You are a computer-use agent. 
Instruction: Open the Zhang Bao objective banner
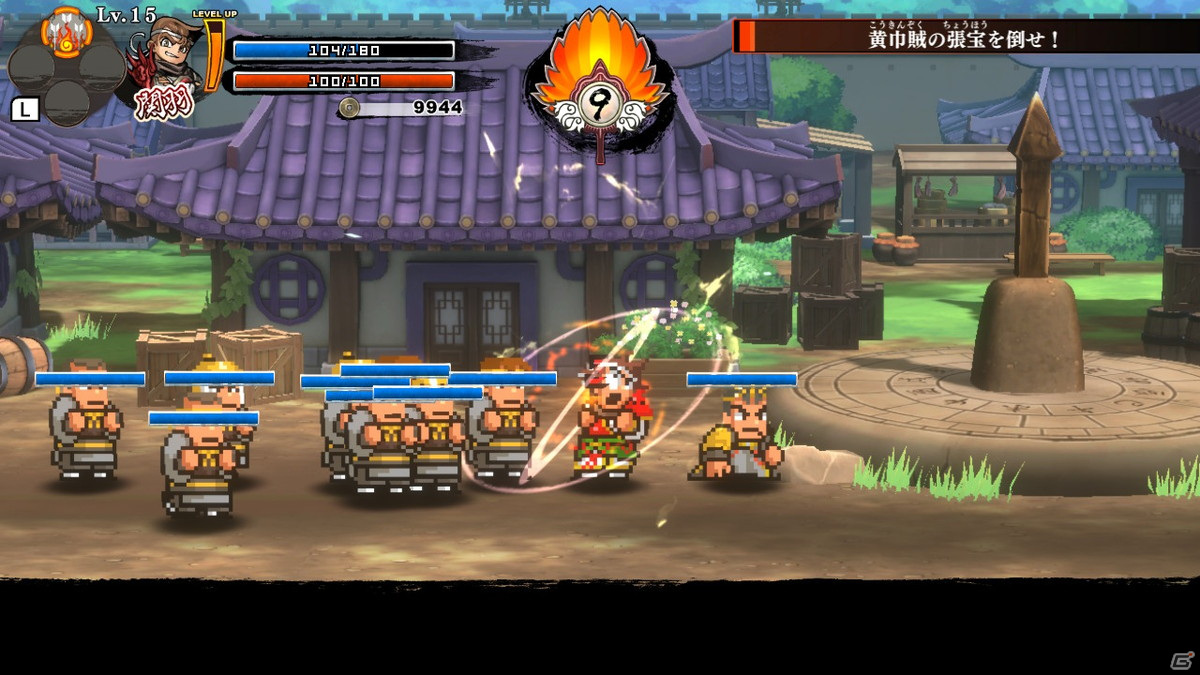[x=964, y=37]
